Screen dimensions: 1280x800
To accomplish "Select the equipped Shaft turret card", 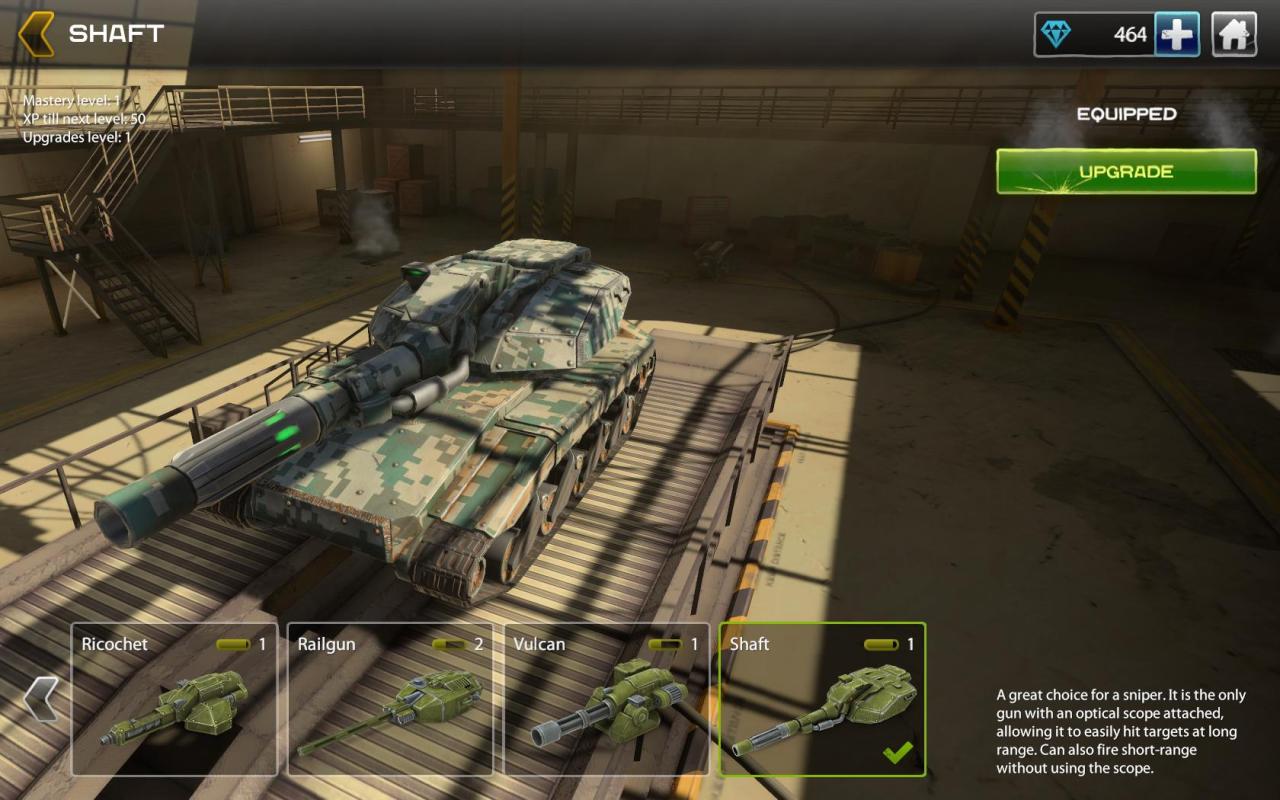I will tap(822, 699).
